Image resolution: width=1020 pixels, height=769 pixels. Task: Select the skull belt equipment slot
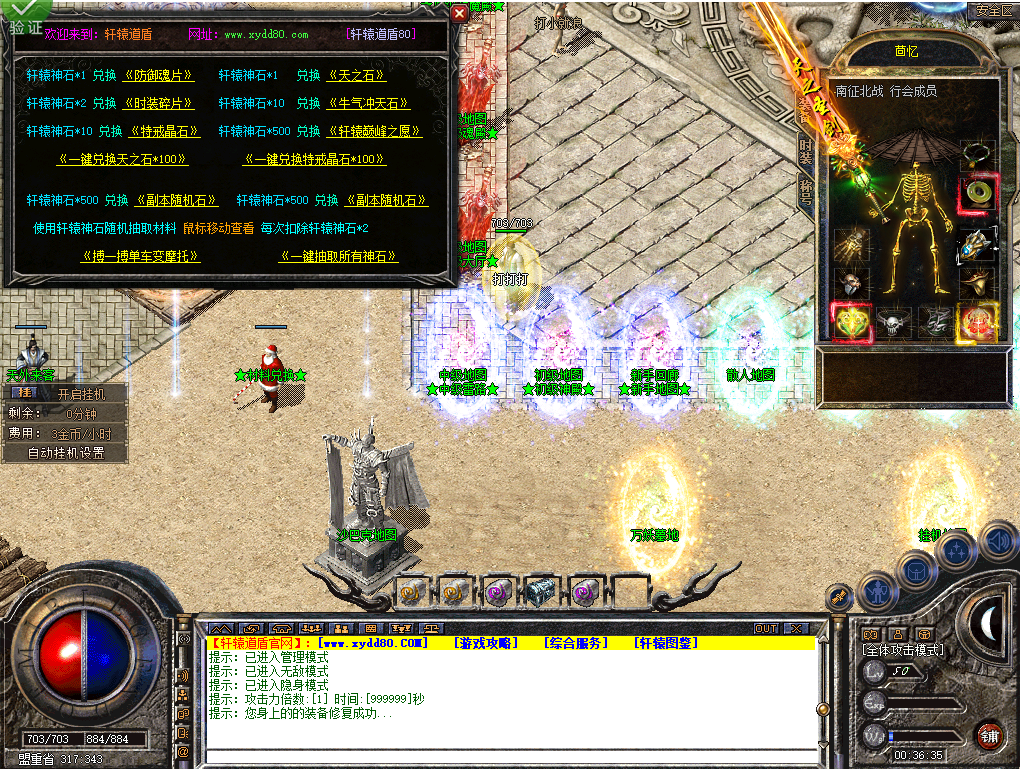pyautogui.click(x=890, y=322)
